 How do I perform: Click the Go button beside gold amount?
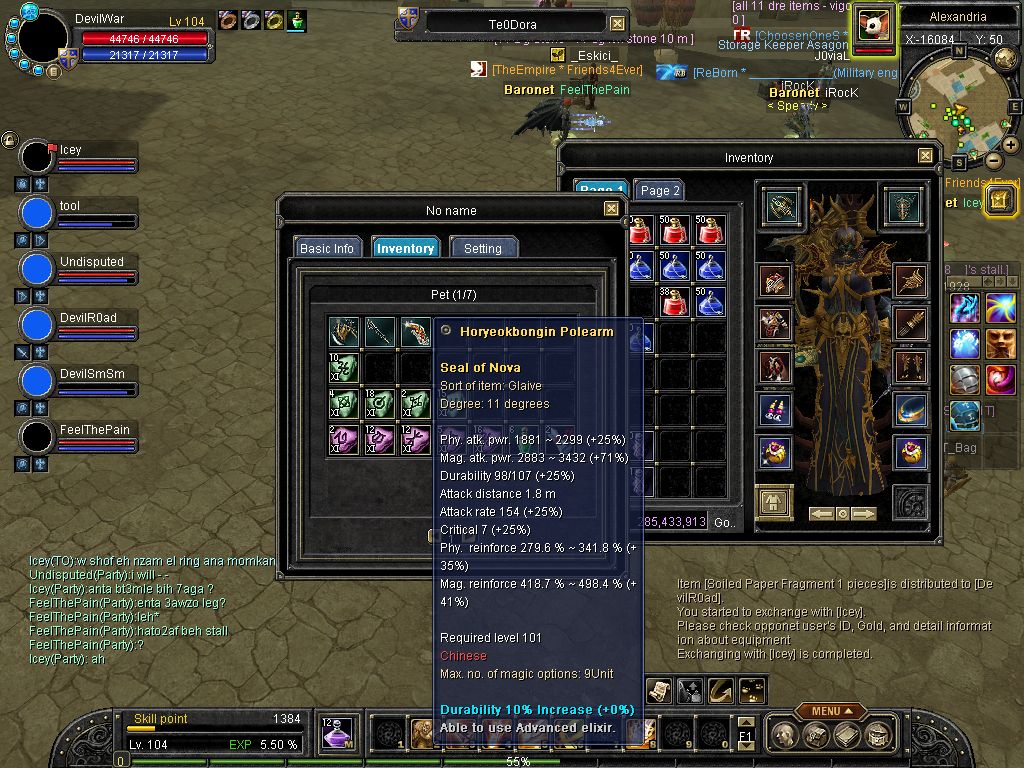pos(724,522)
